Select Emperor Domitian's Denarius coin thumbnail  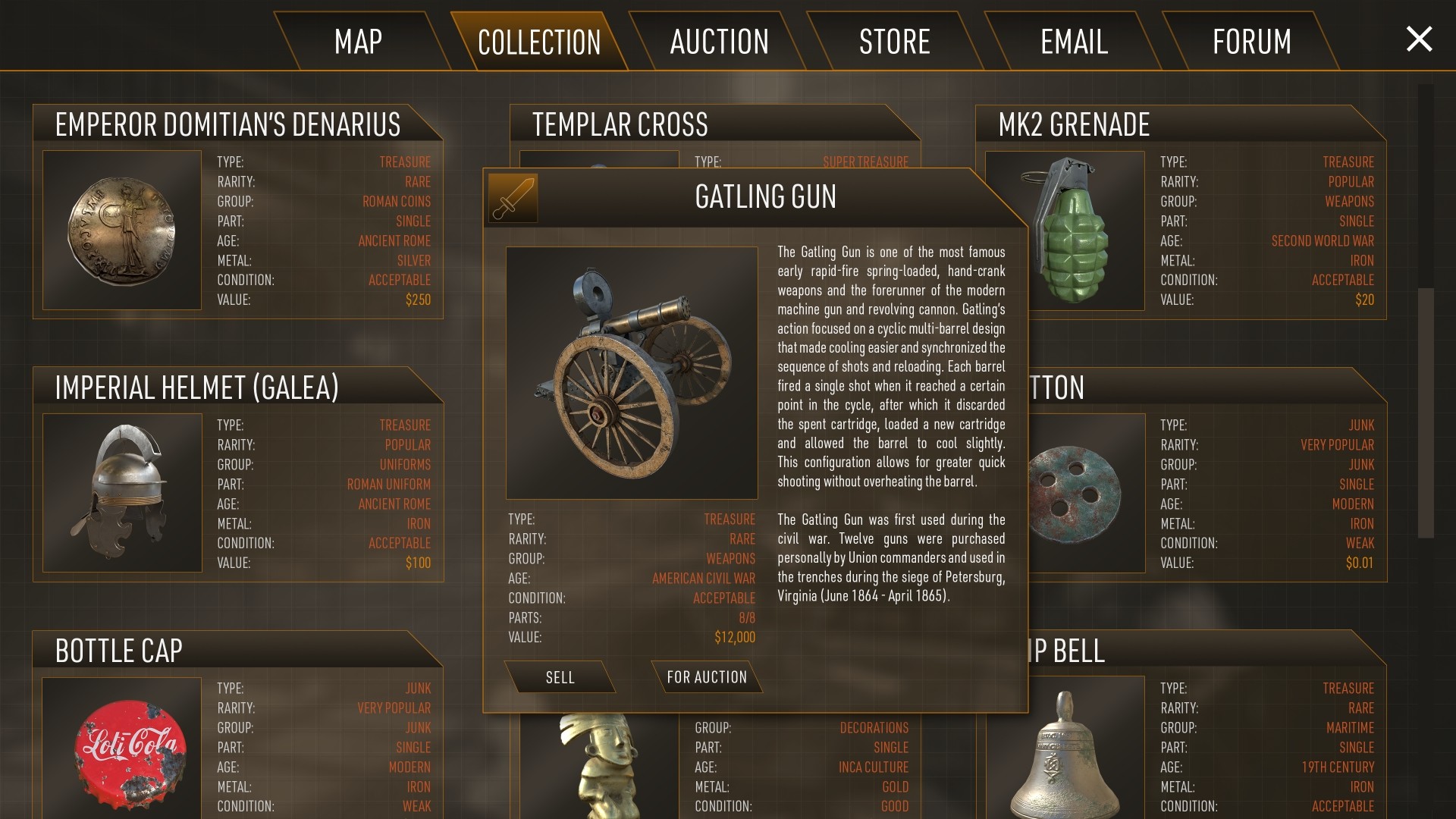point(122,230)
